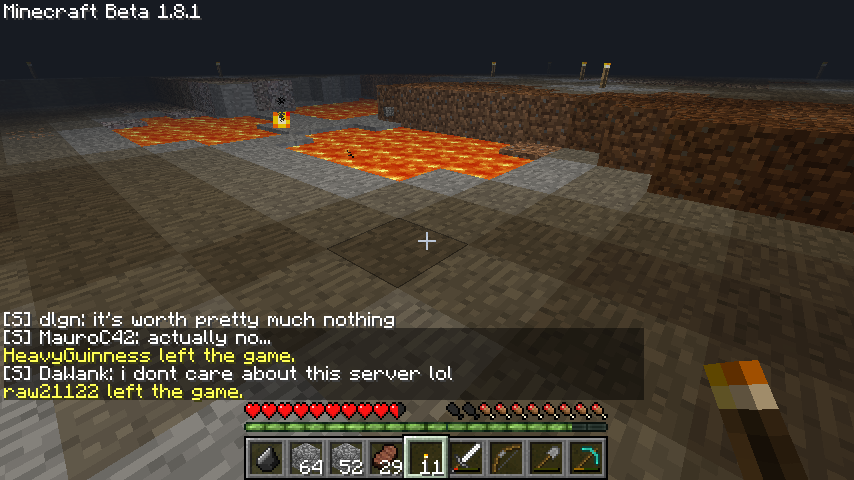Choose the cooked meat stack of 29
The height and width of the screenshot is (480, 854).
(x=386, y=459)
